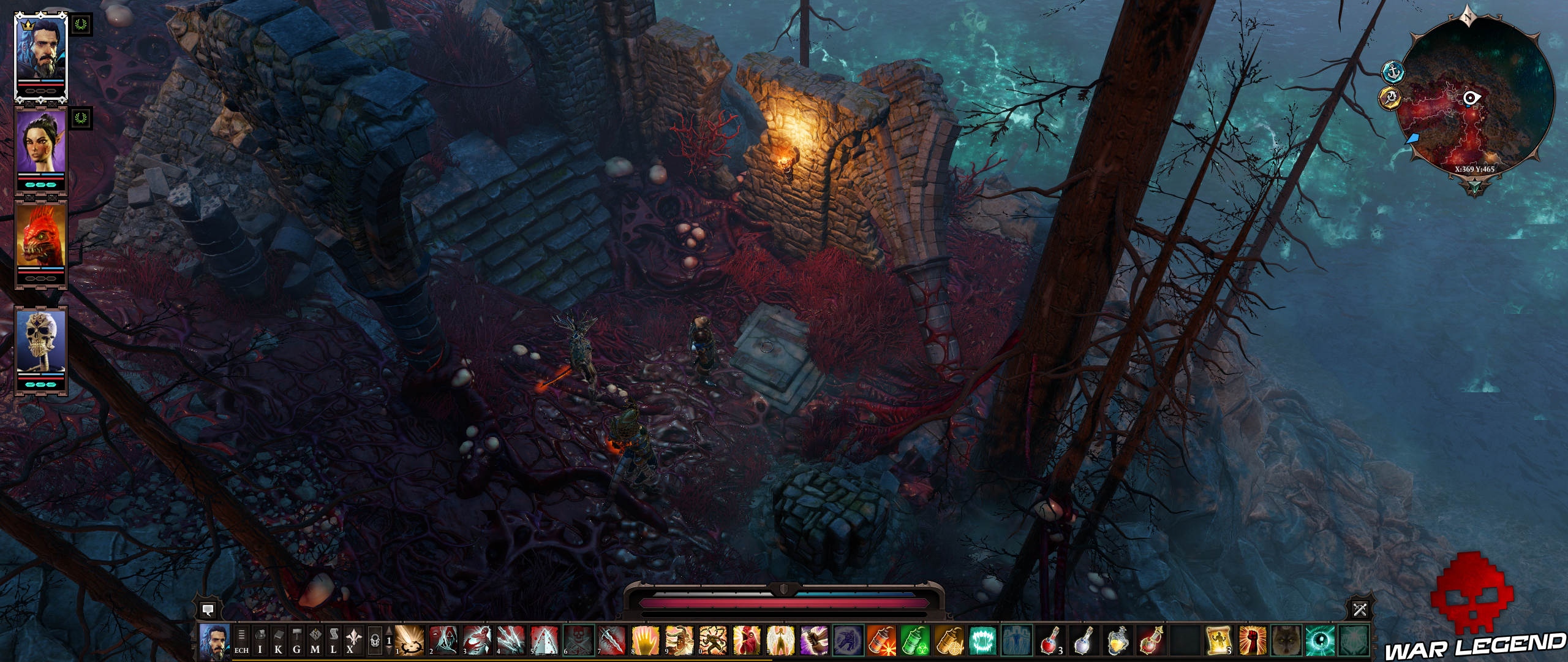Click the anchor waypoint icon beside the minimap
Image resolution: width=1568 pixels, height=662 pixels.
[1393, 72]
